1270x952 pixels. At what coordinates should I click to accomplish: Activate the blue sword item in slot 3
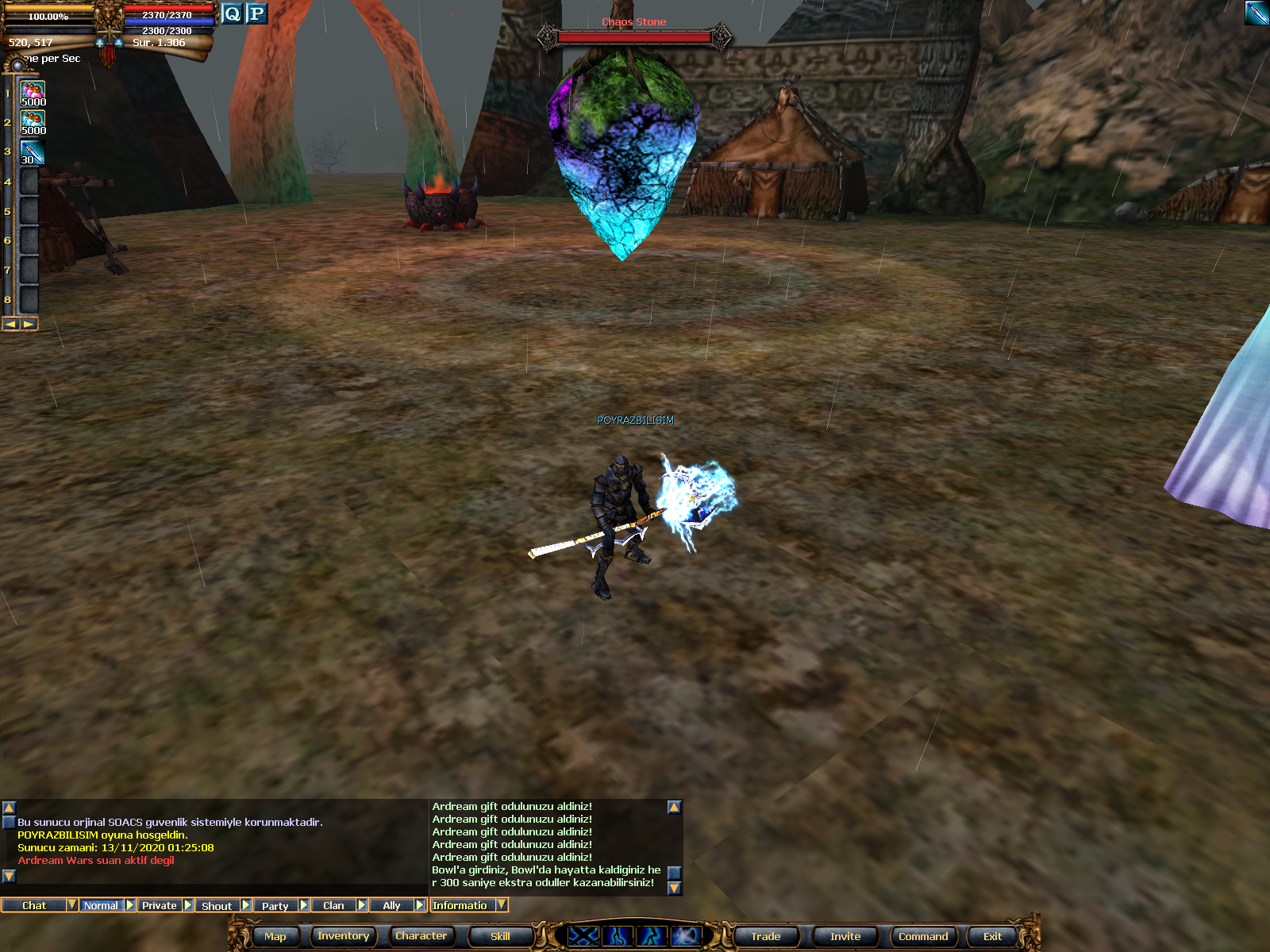pos(33,152)
